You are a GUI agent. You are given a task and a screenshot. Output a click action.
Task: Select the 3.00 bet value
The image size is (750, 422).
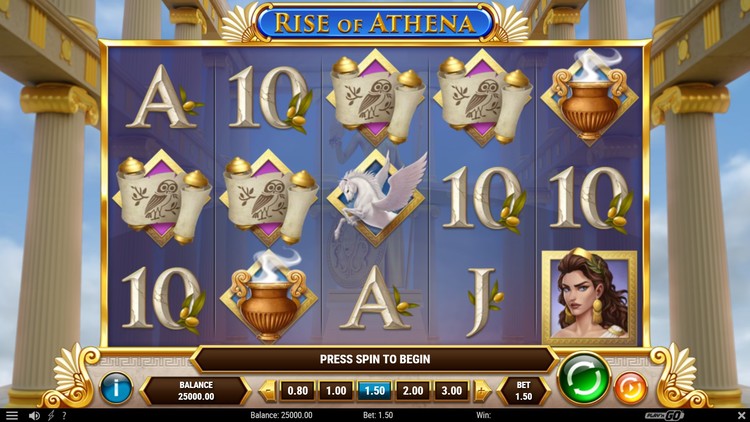point(451,390)
